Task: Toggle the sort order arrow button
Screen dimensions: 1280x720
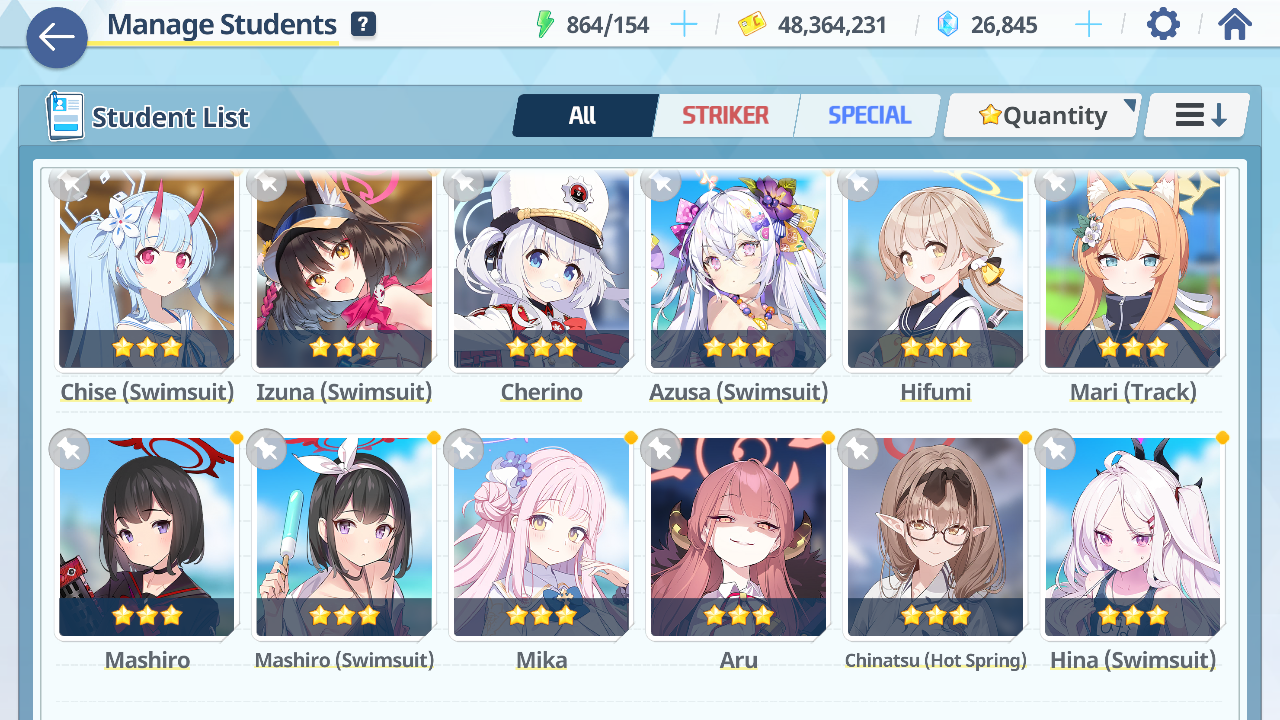Action: 1198,116
